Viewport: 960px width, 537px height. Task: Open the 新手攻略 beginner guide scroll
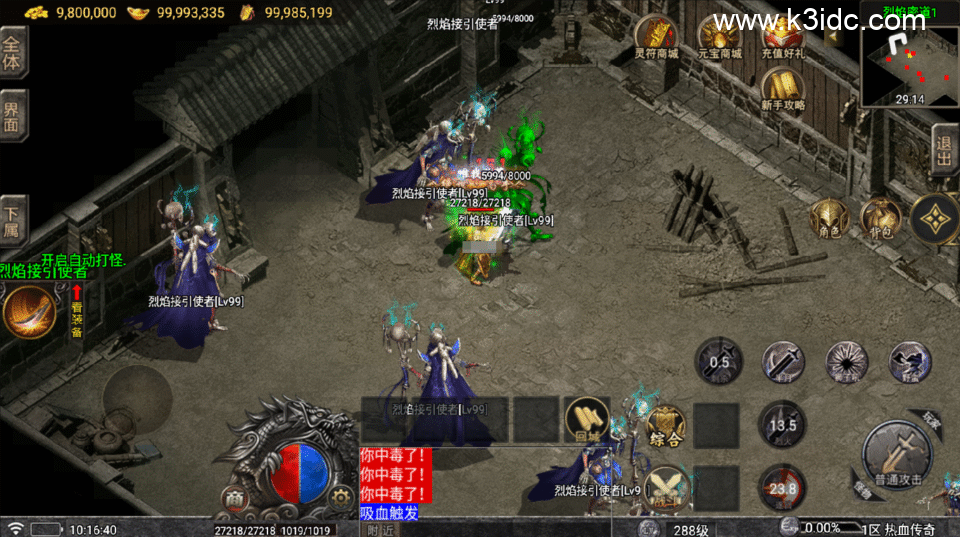783,88
